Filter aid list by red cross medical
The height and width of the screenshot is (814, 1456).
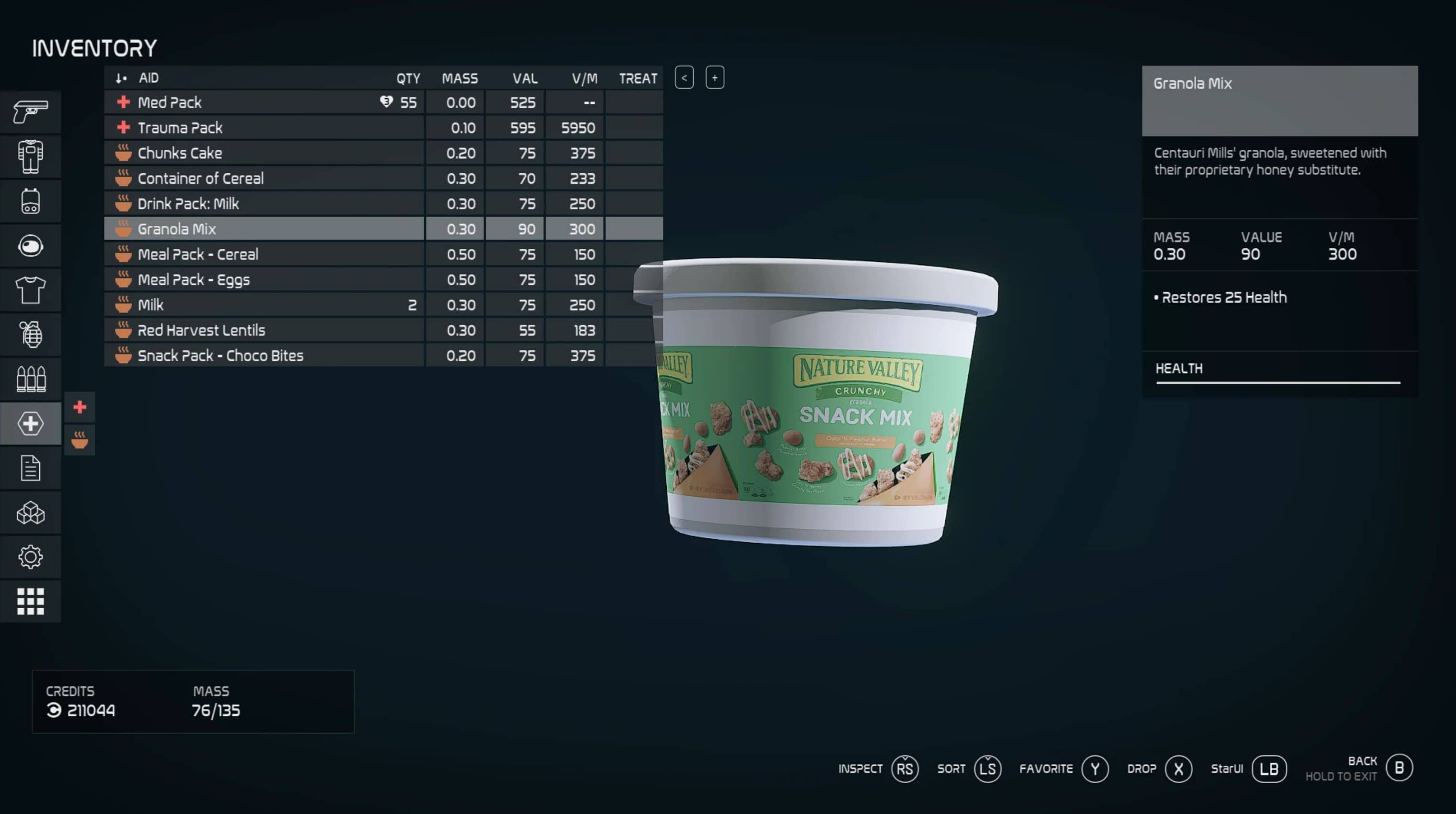coord(80,407)
